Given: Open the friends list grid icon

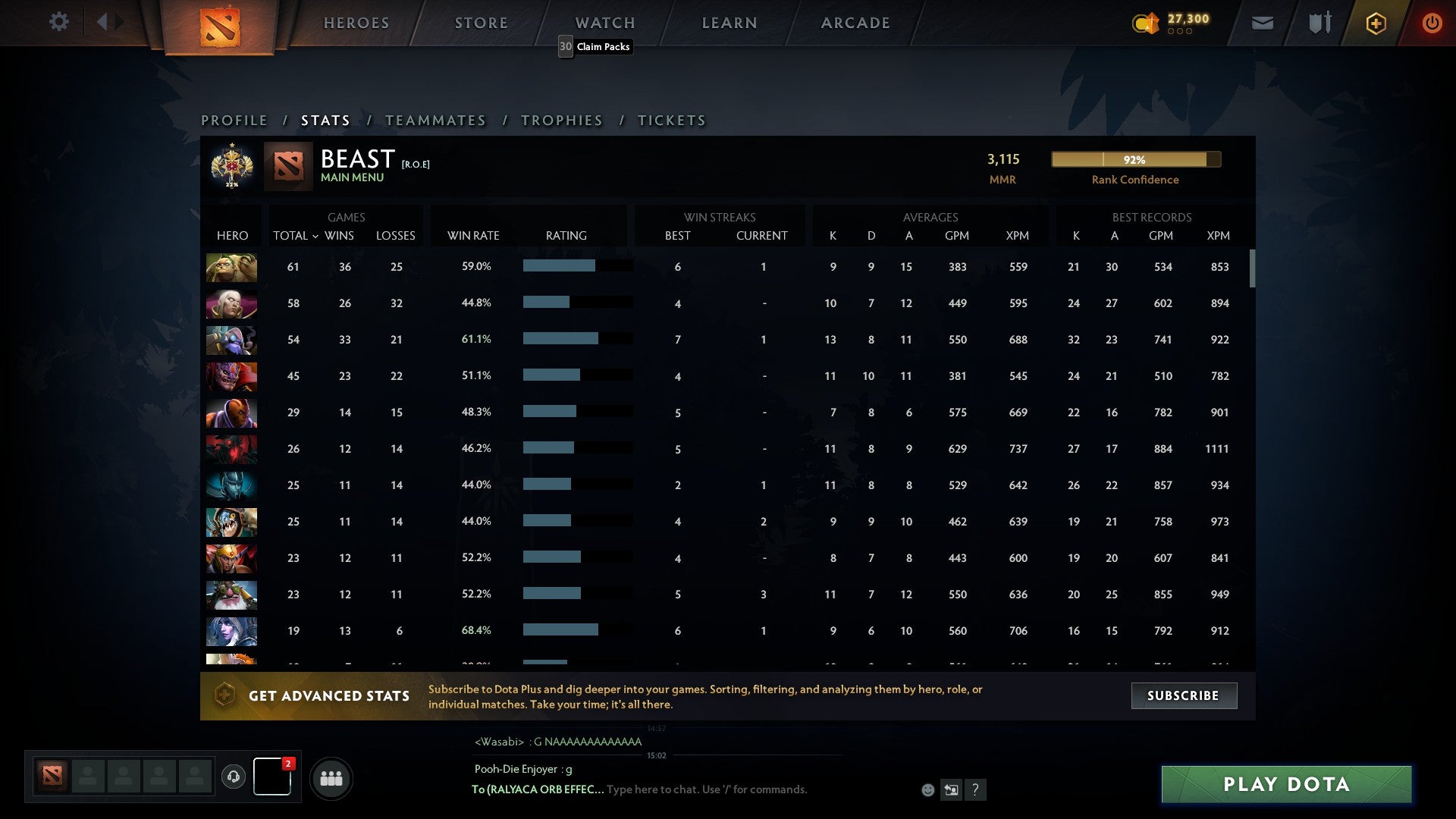Looking at the screenshot, I should 331,777.
